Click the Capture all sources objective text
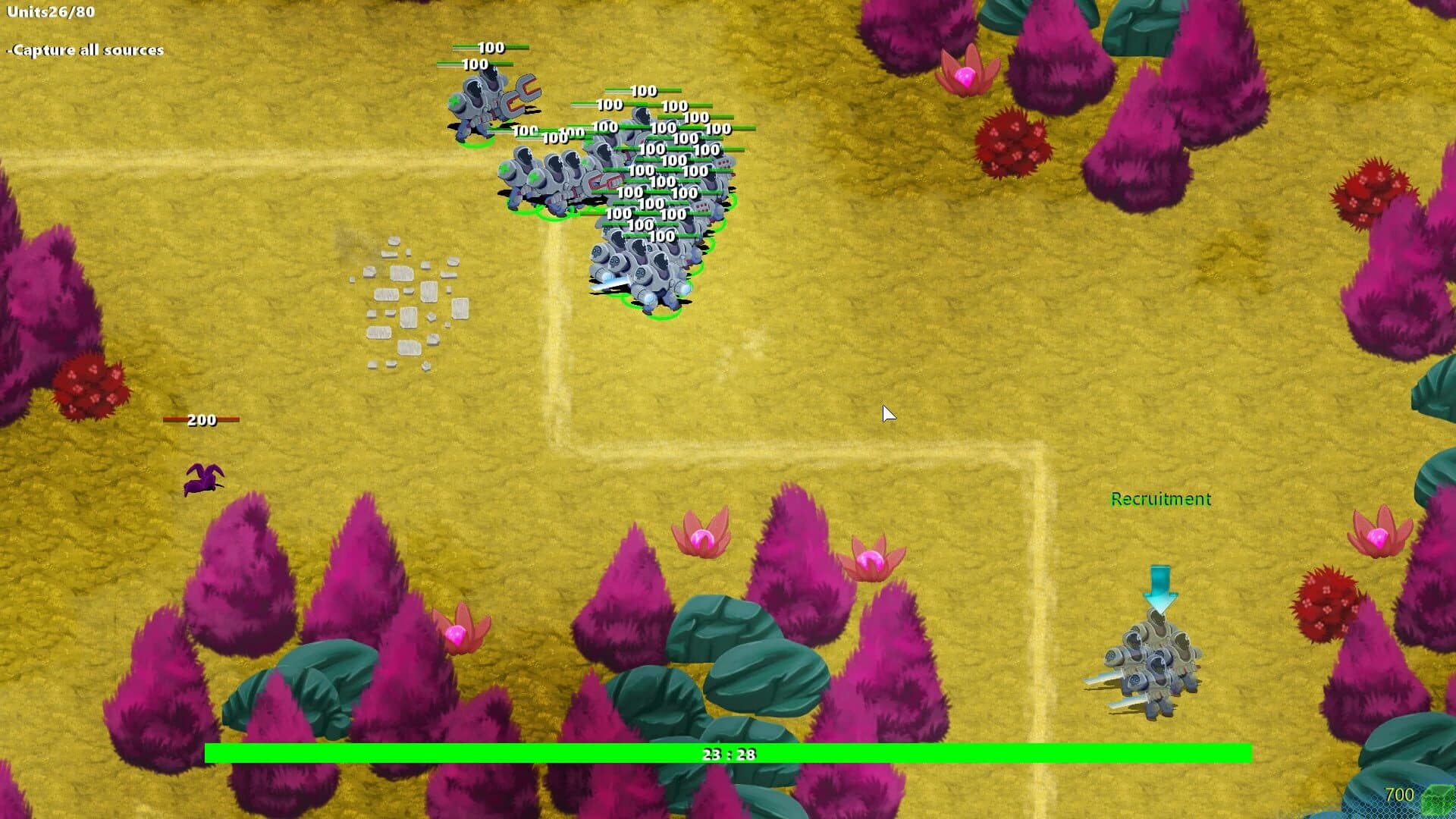 point(85,50)
